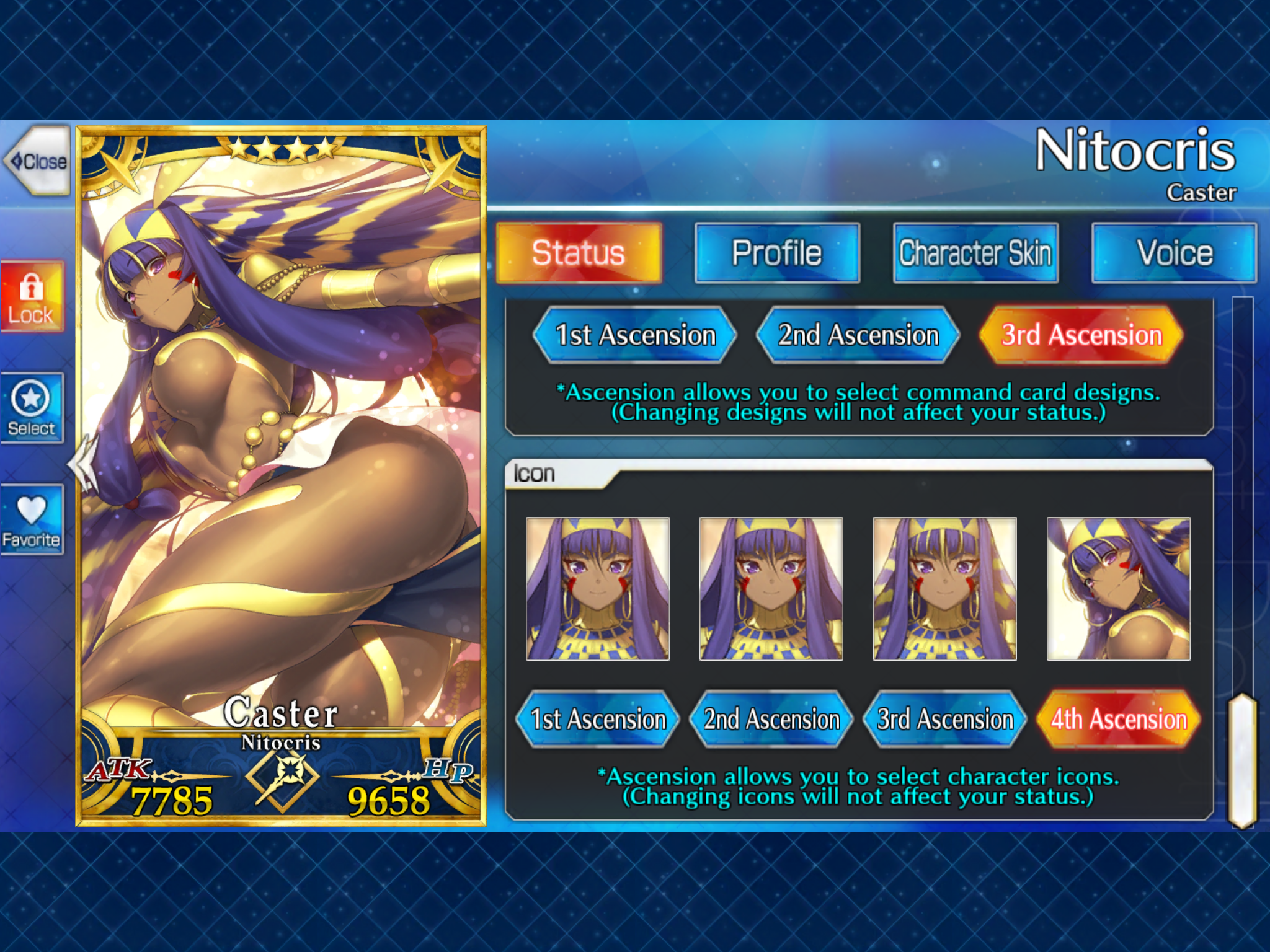Screen dimensions: 1270x952
Task: Switch to the Status tab
Action: pyautogui.click(x=579, y=253)
